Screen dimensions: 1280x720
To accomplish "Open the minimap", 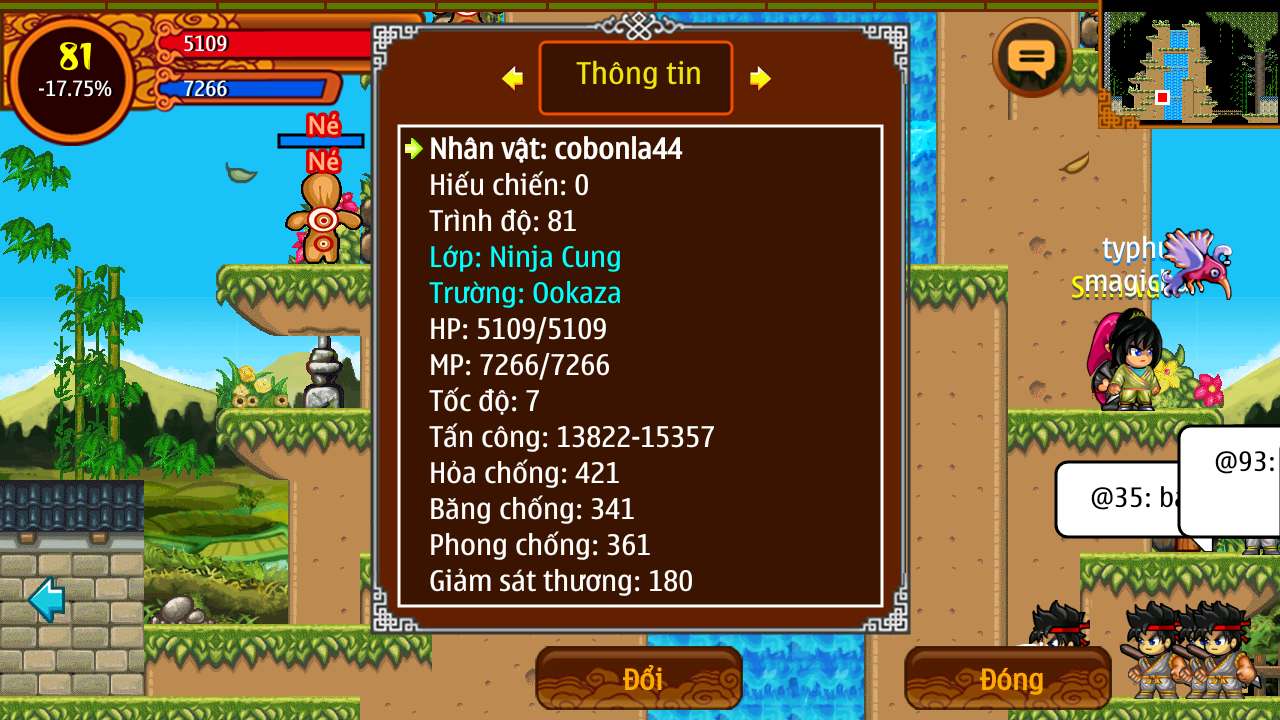I will pyautogui.click(x=1189, y=66).
